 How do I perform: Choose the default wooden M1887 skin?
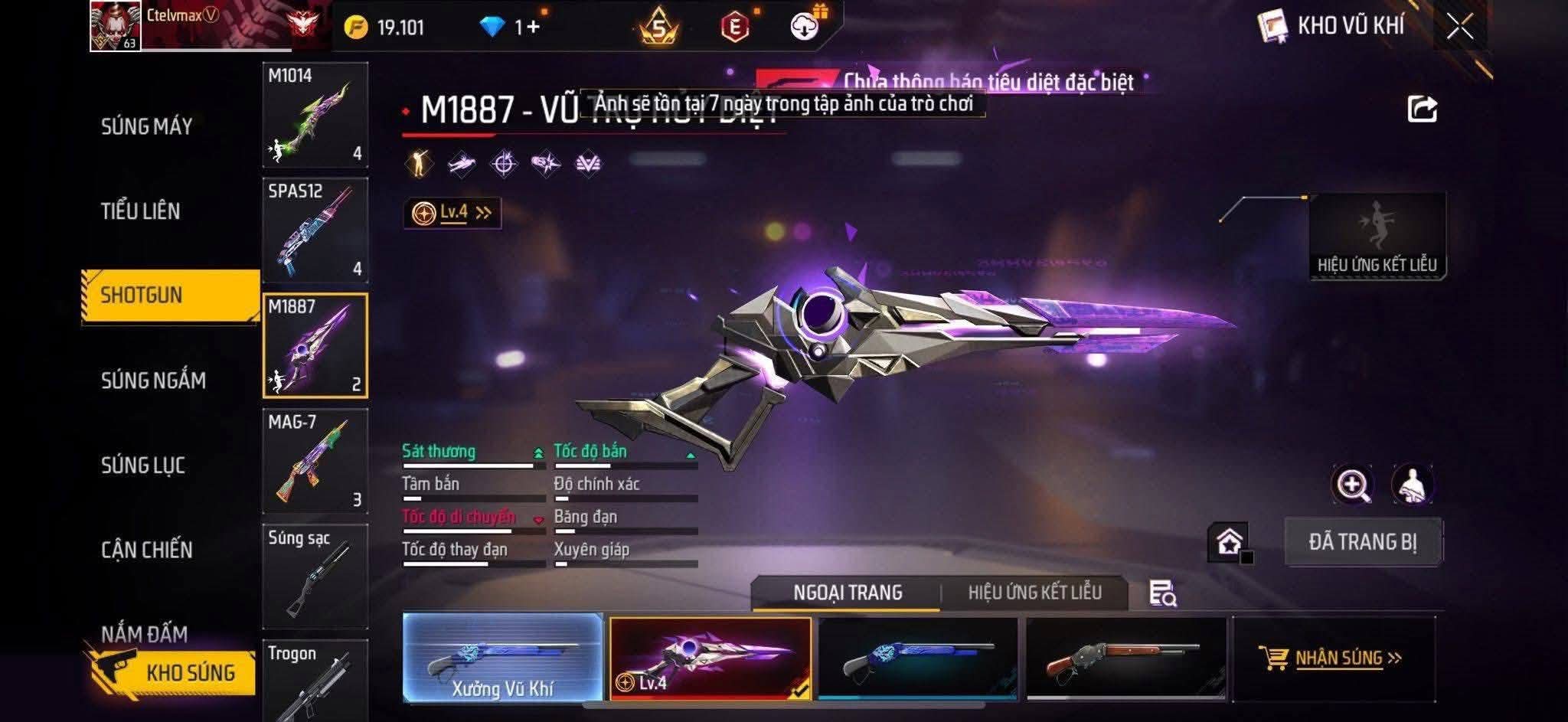pyautogui.click(x=1125, y=658)
